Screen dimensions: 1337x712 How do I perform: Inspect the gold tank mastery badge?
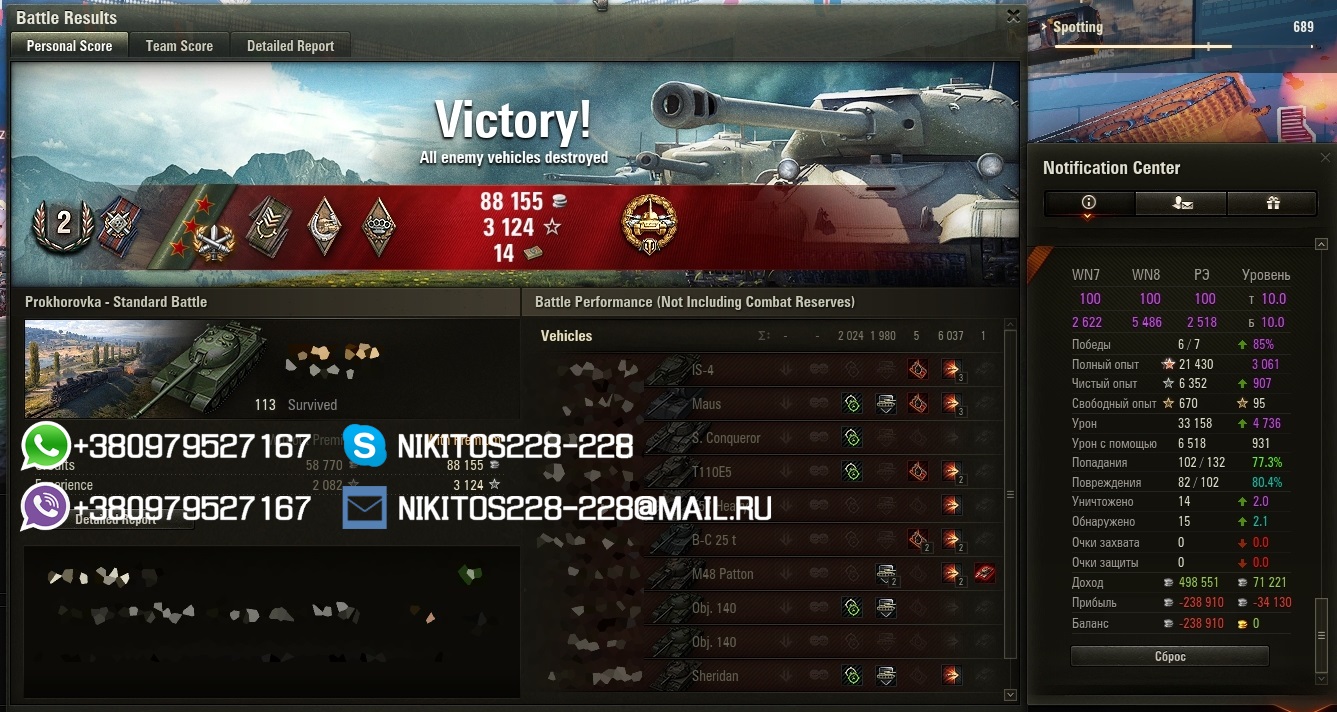(649, 224)
